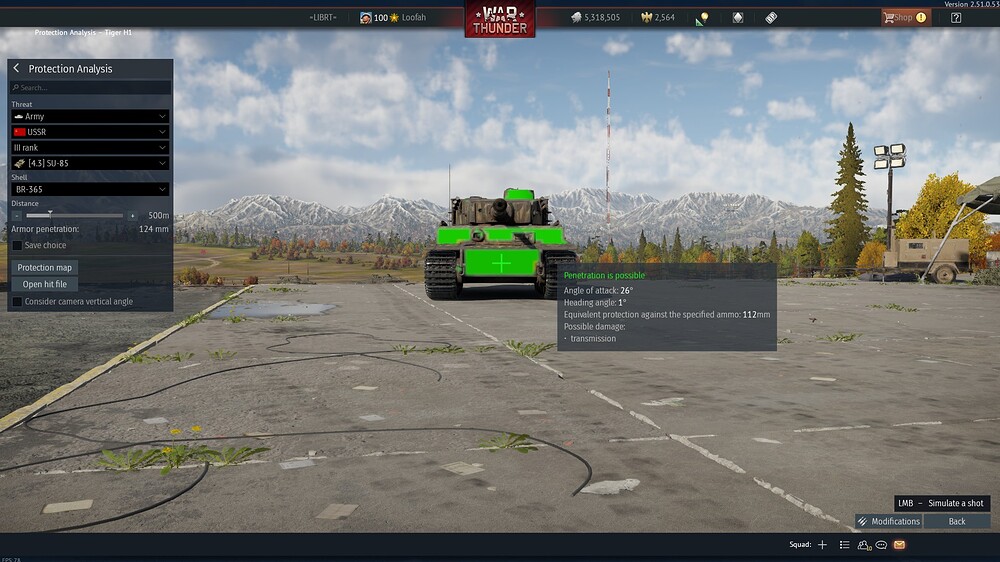
Task: Add a squad member with the plus
Action: pyautogui.click(x=823, y=545)
